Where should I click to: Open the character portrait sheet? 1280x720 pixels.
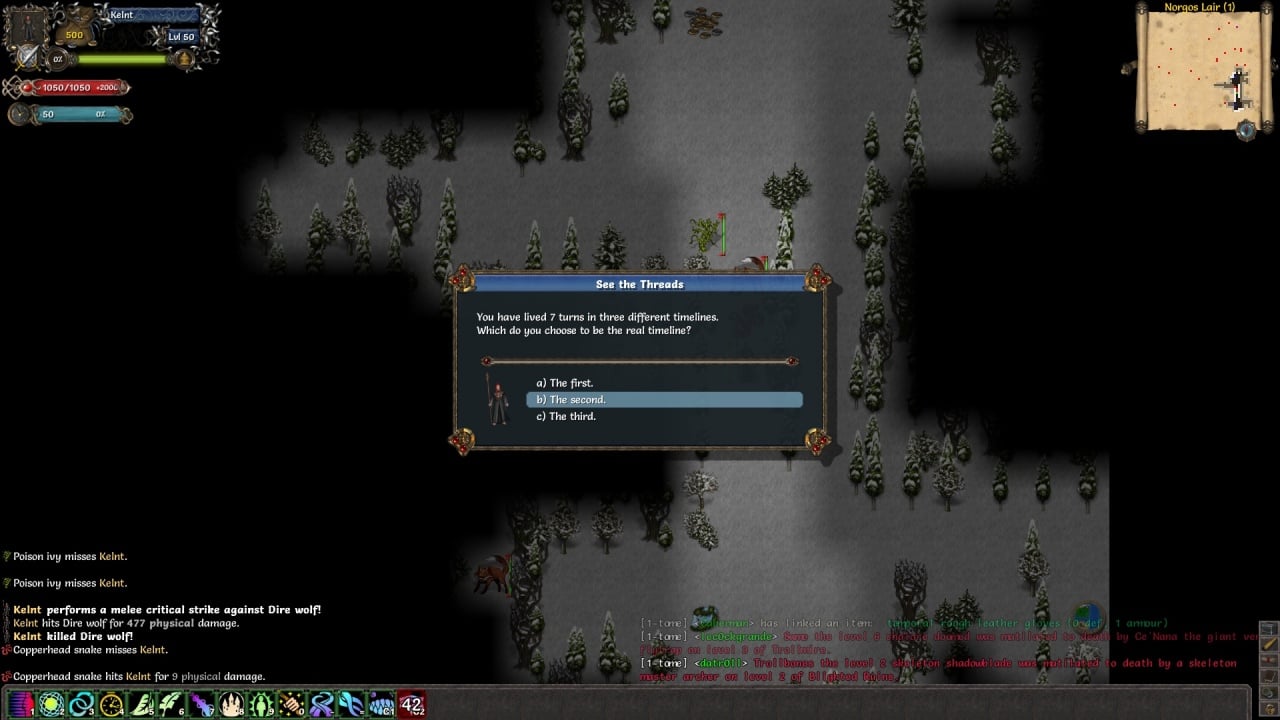coord(24,26)
